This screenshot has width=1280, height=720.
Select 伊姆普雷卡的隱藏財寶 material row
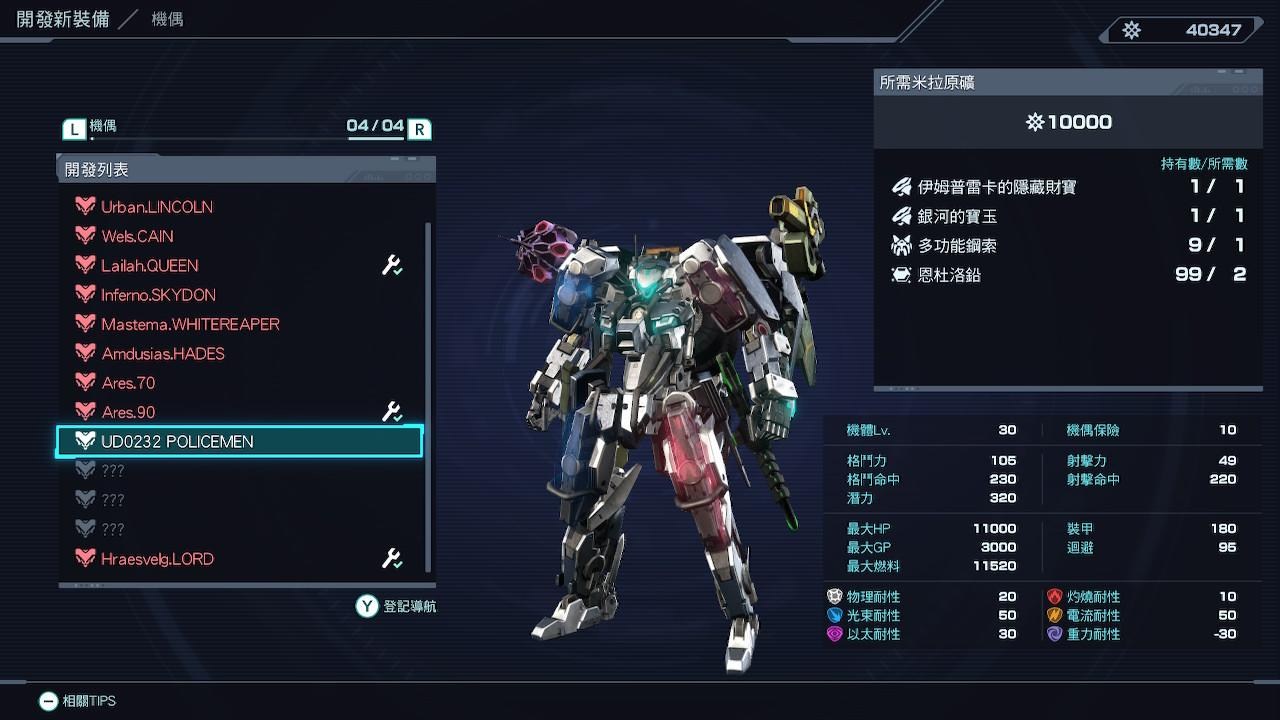coord(1066,187)
